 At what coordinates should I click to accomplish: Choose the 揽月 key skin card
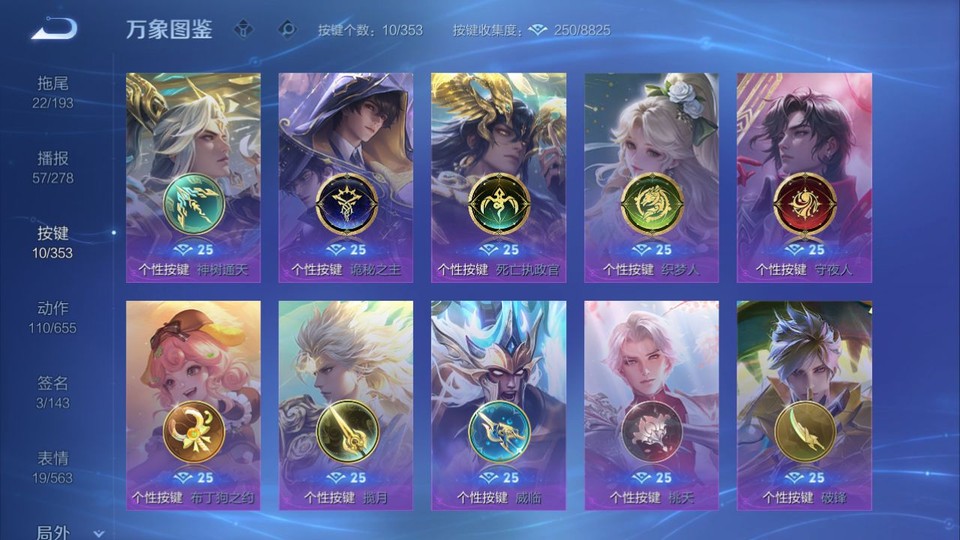pyautogui.click(x=345, y=405)
